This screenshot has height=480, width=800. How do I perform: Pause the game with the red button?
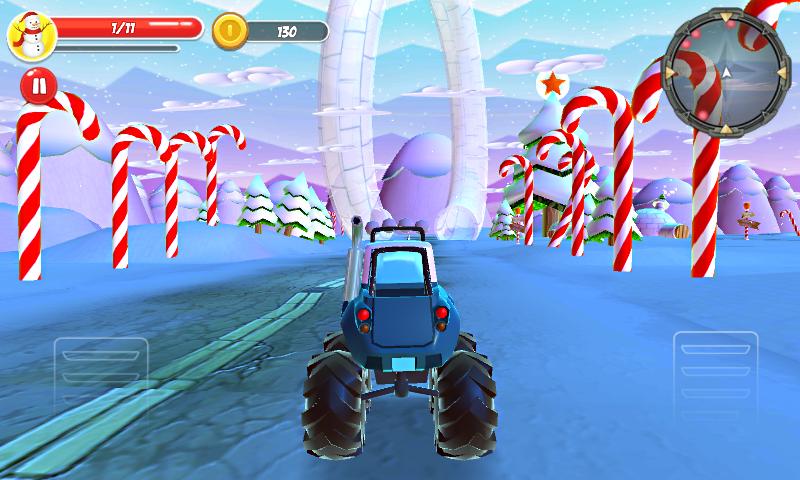37,86
